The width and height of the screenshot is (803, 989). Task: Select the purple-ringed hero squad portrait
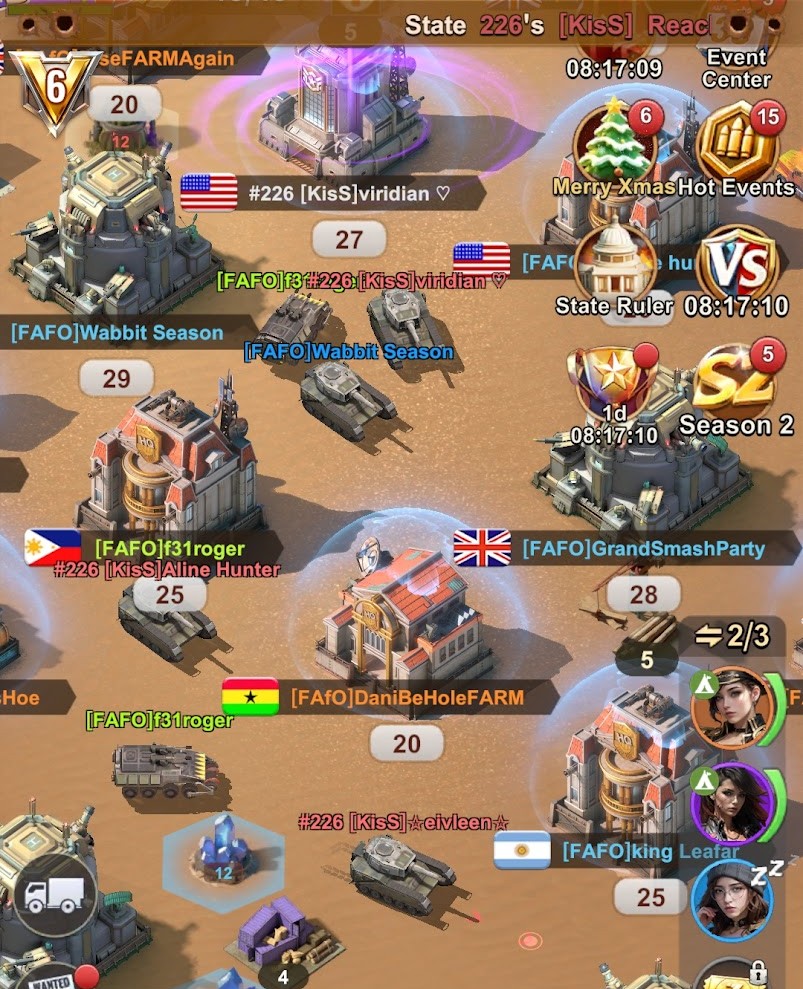point(733,803)
